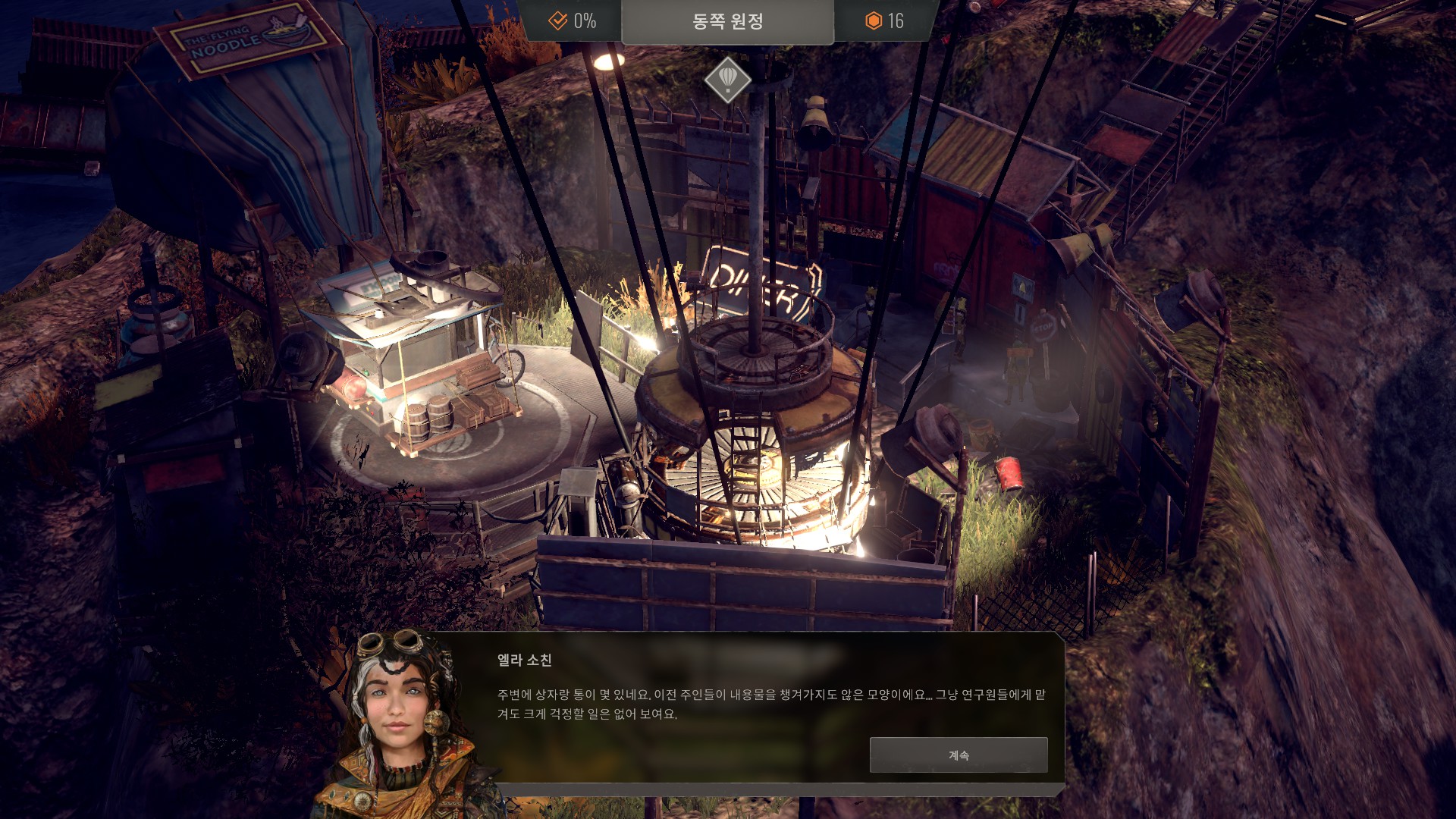The height and width of the screenshot is (819, 1456).
Task: Click the 계속 continue button
Action: (x=959, y=755)
